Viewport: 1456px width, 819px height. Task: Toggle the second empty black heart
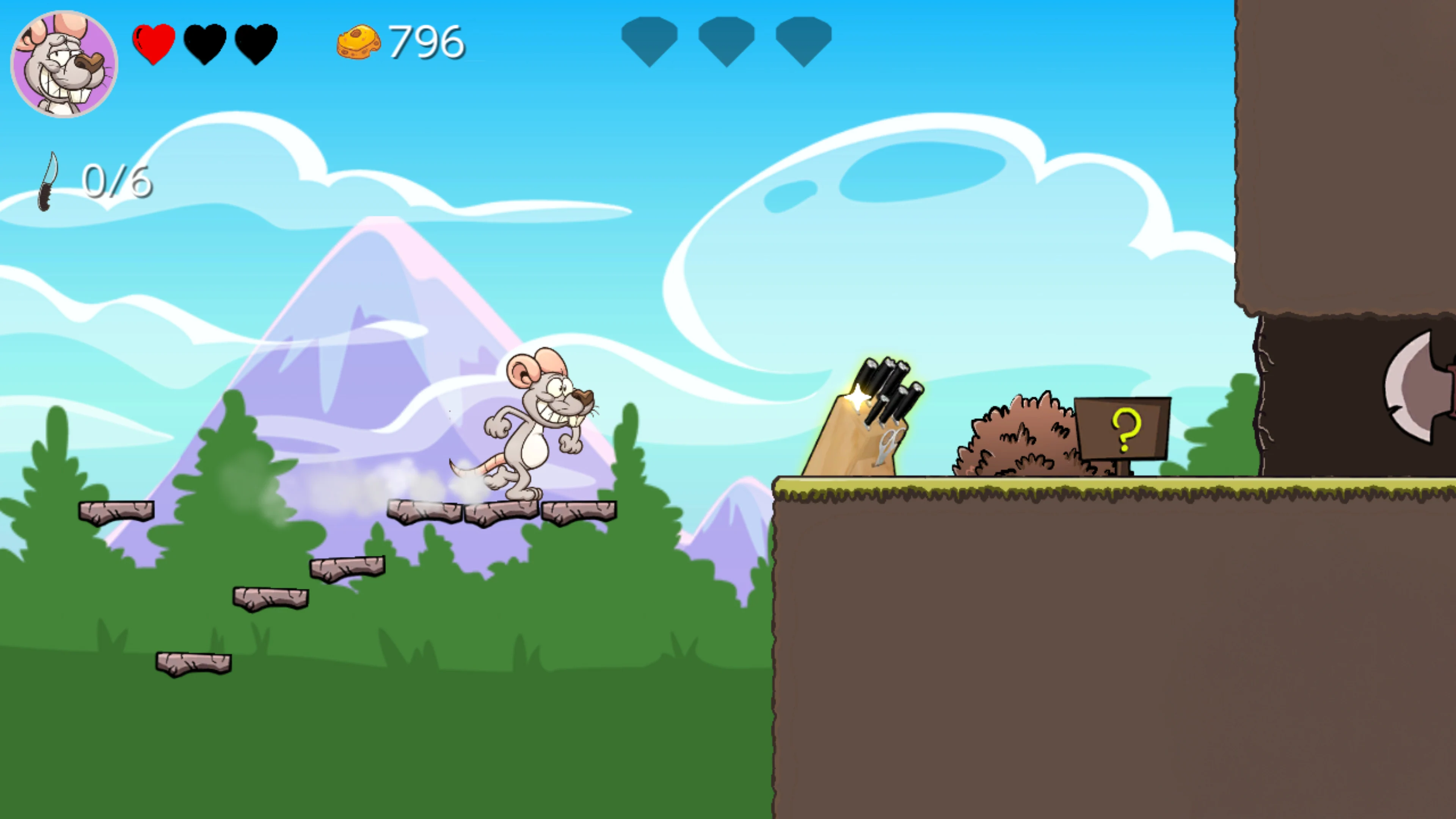point(205,43)
